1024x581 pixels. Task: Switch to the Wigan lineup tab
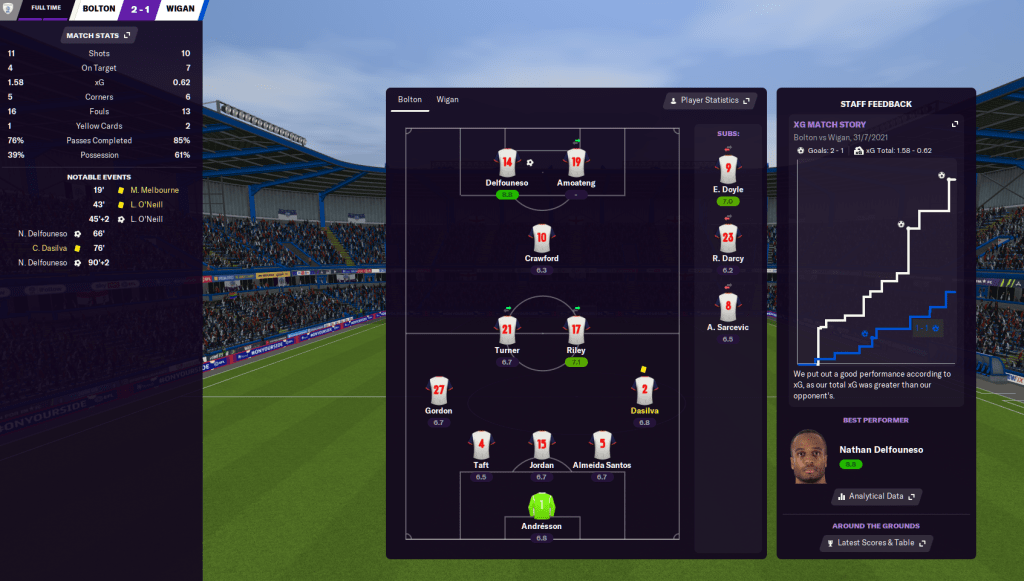click(447, 100)
